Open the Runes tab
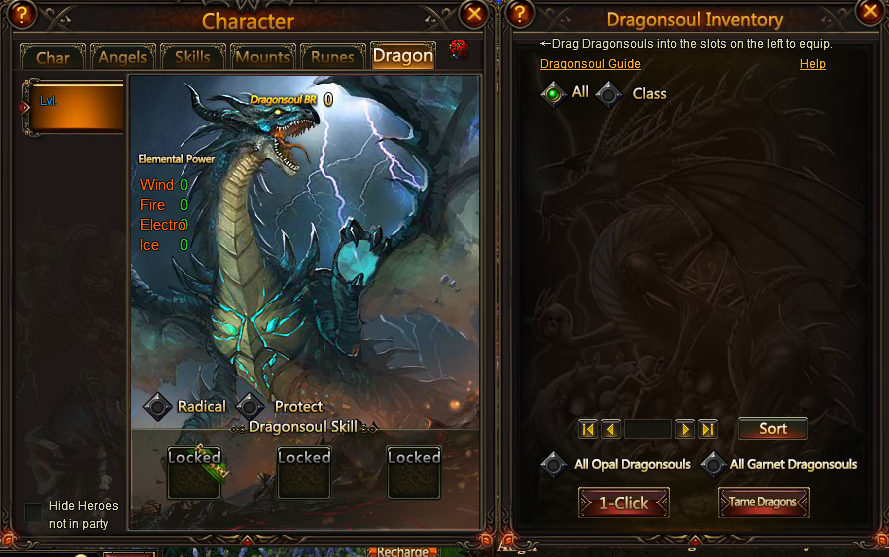 click(333, 57)
